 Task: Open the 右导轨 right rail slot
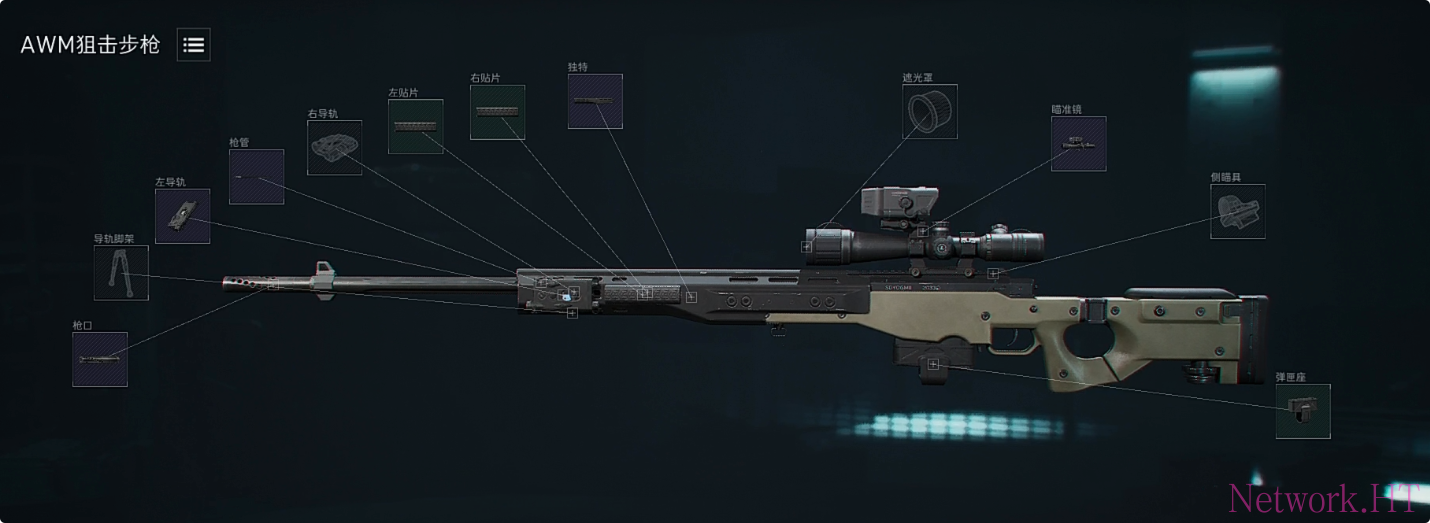tap(334, 148)
